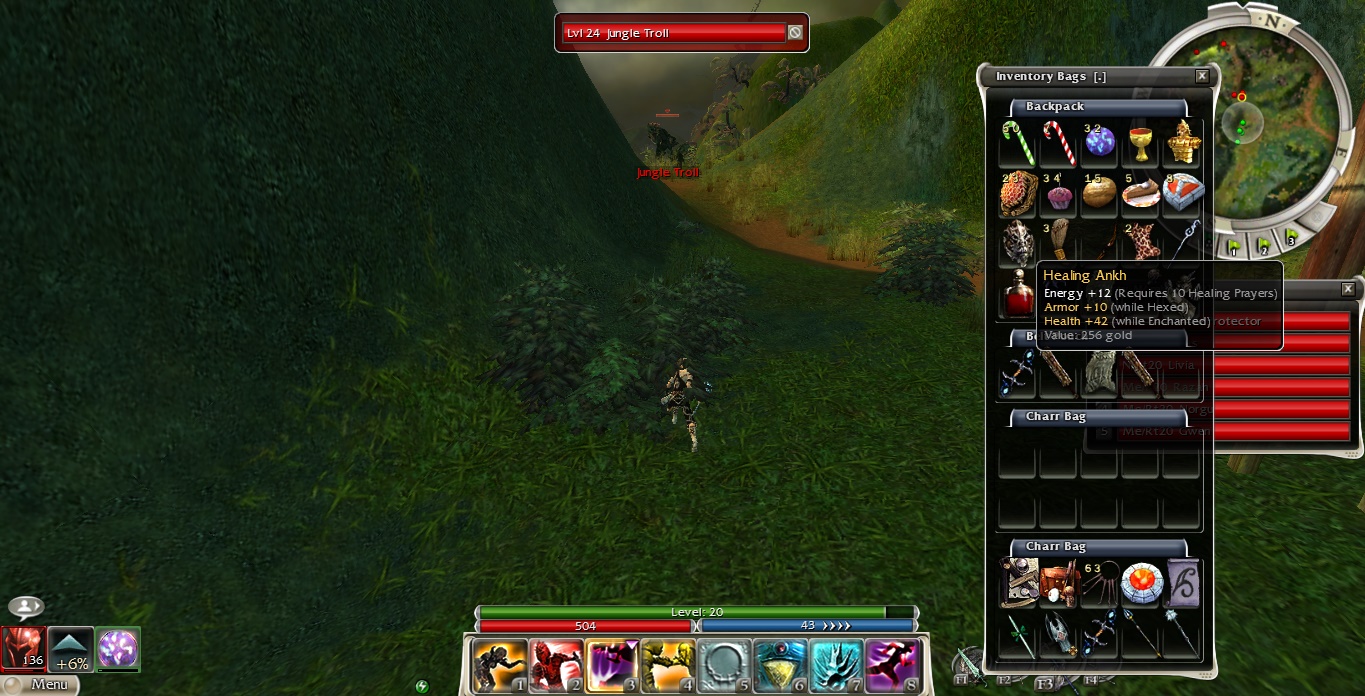Use the purple skill in slot 3
Viewport: 1365px width, 696px height.
[x=611, y=666]
